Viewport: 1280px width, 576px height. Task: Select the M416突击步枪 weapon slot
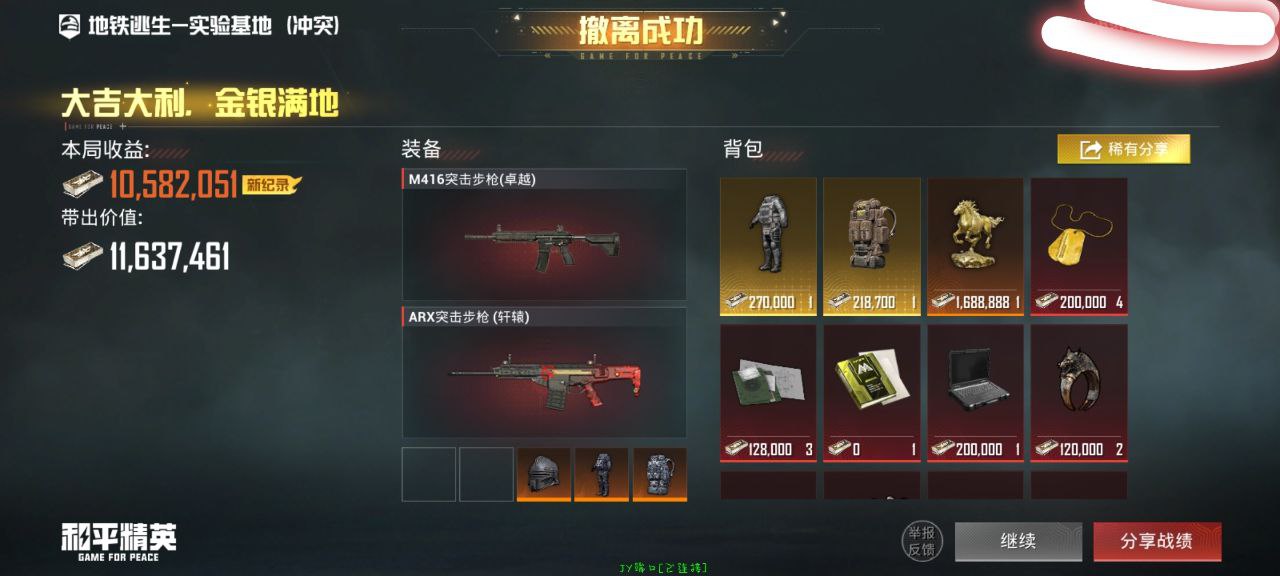pyautogui.click(x=544, y=235)
